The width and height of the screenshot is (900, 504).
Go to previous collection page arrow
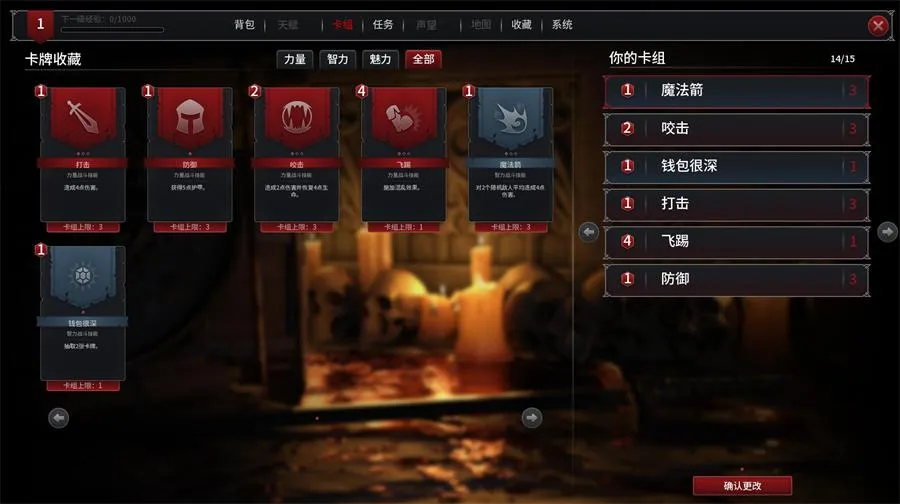pyautogui.click(x=59, y=418)
